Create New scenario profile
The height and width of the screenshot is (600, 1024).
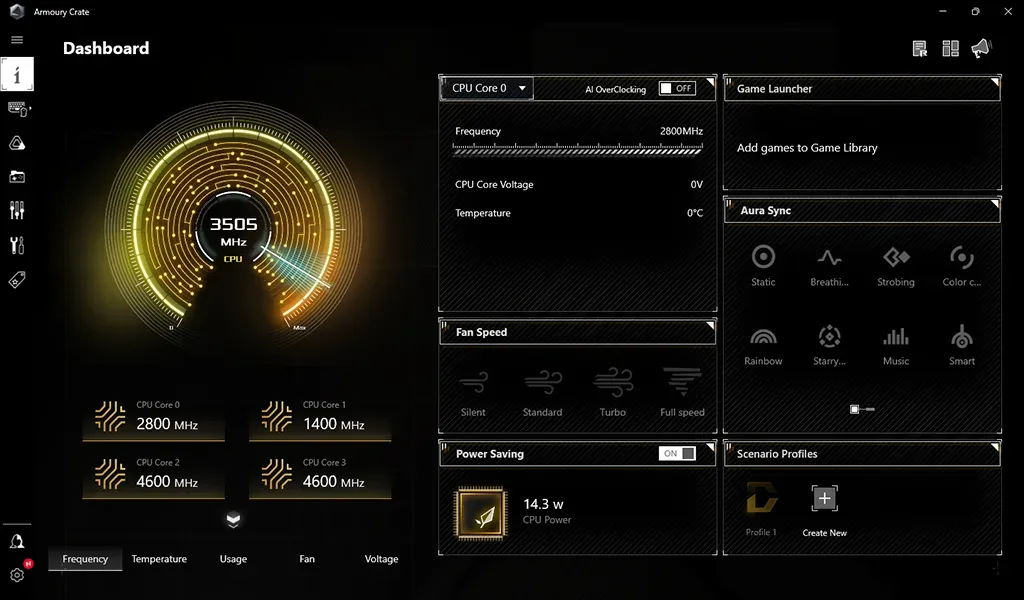coord(824,509)
